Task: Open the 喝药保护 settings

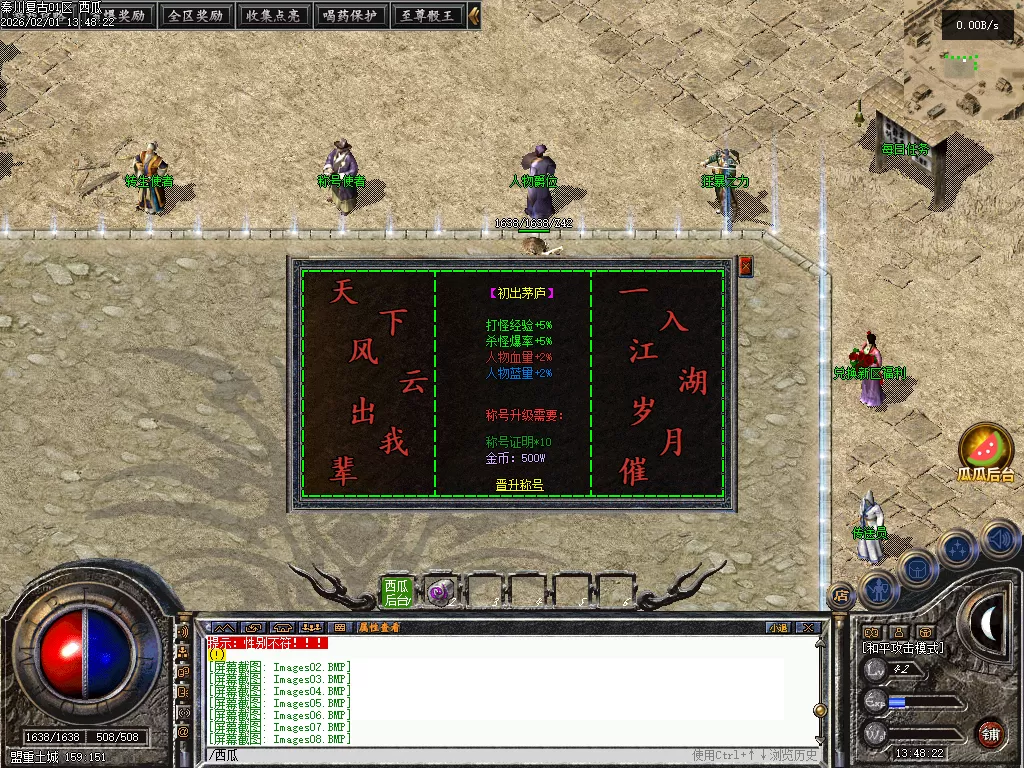Action: 350,15
